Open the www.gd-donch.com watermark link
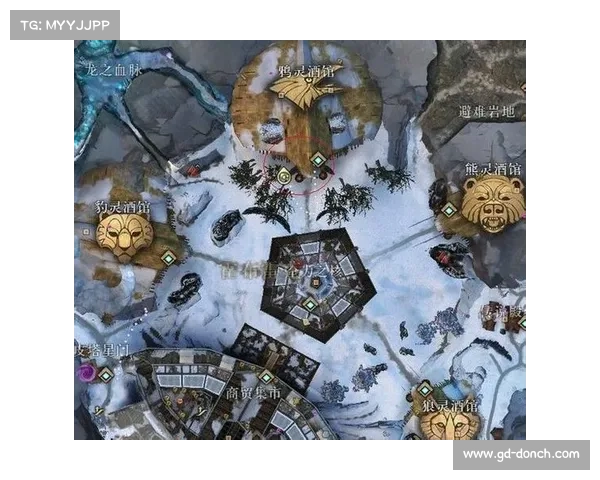 pyautogui.click(x=520, y=454)
